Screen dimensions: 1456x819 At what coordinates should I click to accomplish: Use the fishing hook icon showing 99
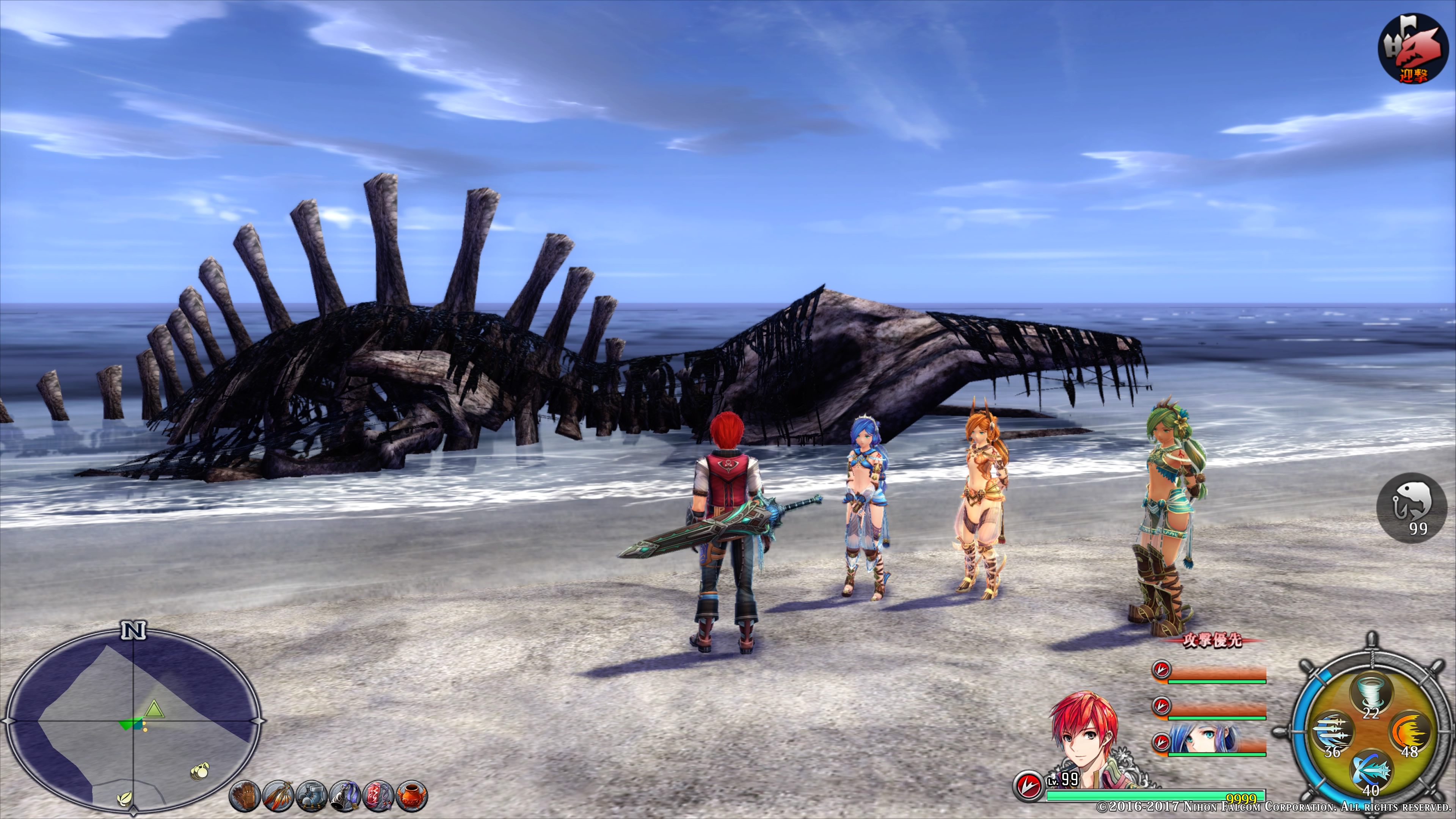point(1411,507)
